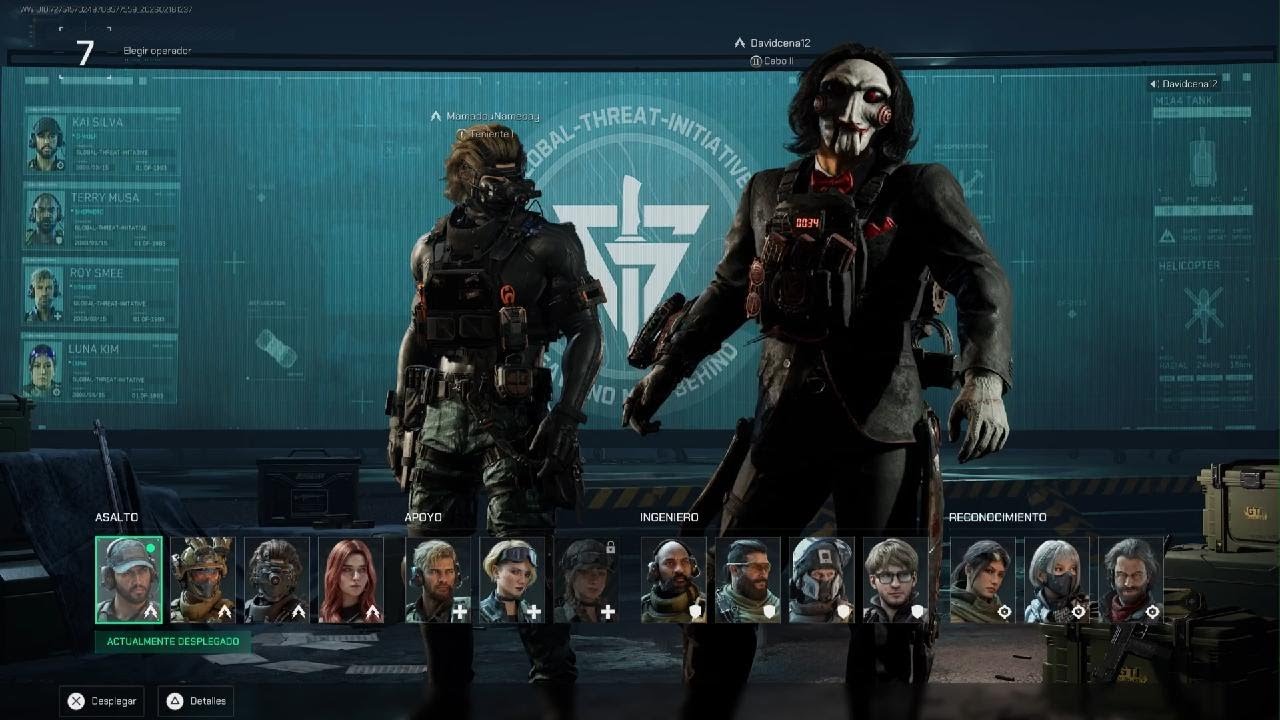Pick the Assault operator wearing night-vision goggles
1280x720 pixels.
click(277, 580)
